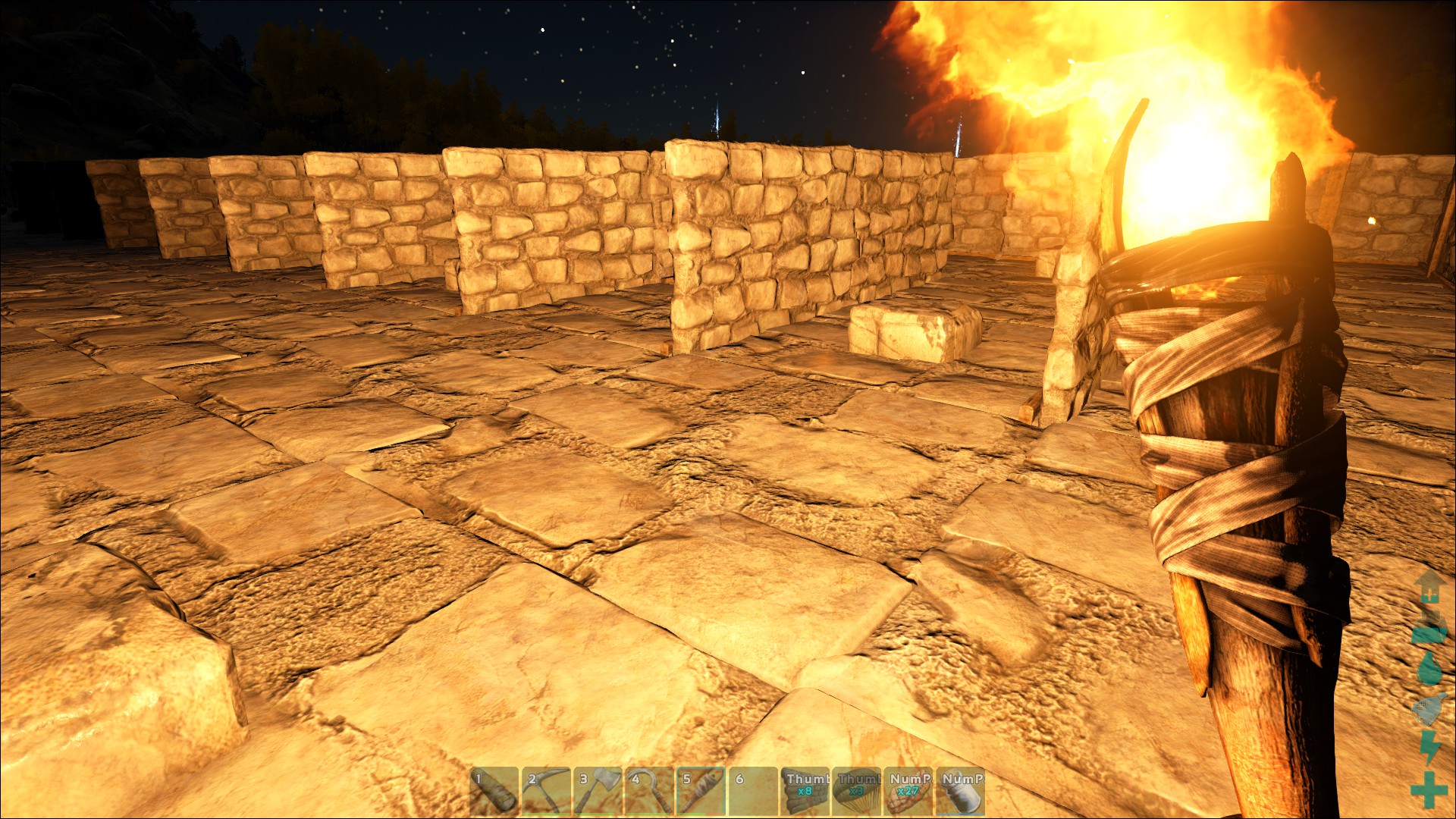Equip the hatchet in hotbar slot 3
The image size is (1456, 819).
(x=597, y=792)
